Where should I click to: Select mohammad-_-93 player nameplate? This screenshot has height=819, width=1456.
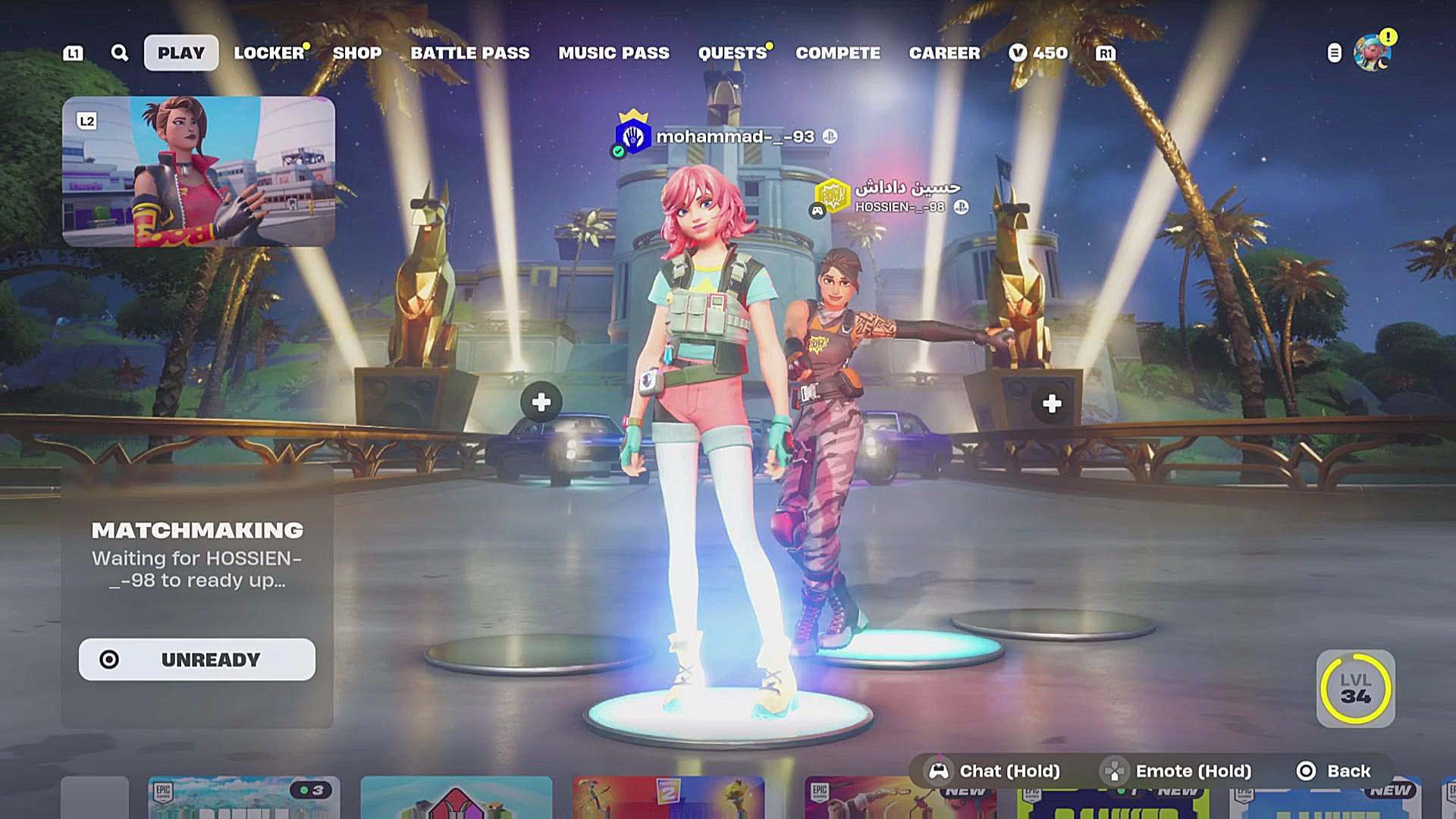pyautogui.click(x=733, y=136)
